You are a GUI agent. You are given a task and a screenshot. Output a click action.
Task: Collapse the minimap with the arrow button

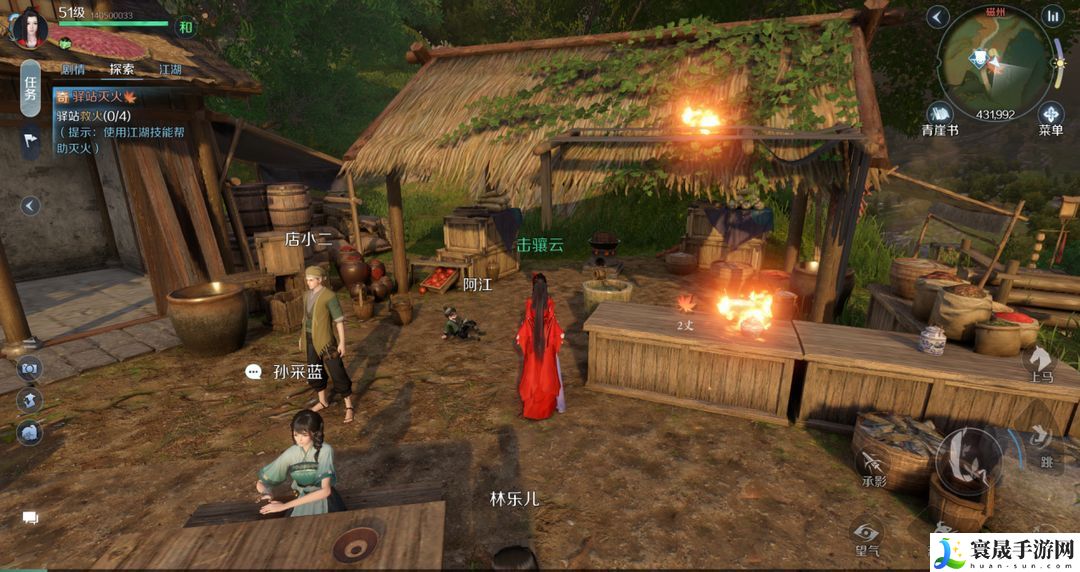(937, 16)
